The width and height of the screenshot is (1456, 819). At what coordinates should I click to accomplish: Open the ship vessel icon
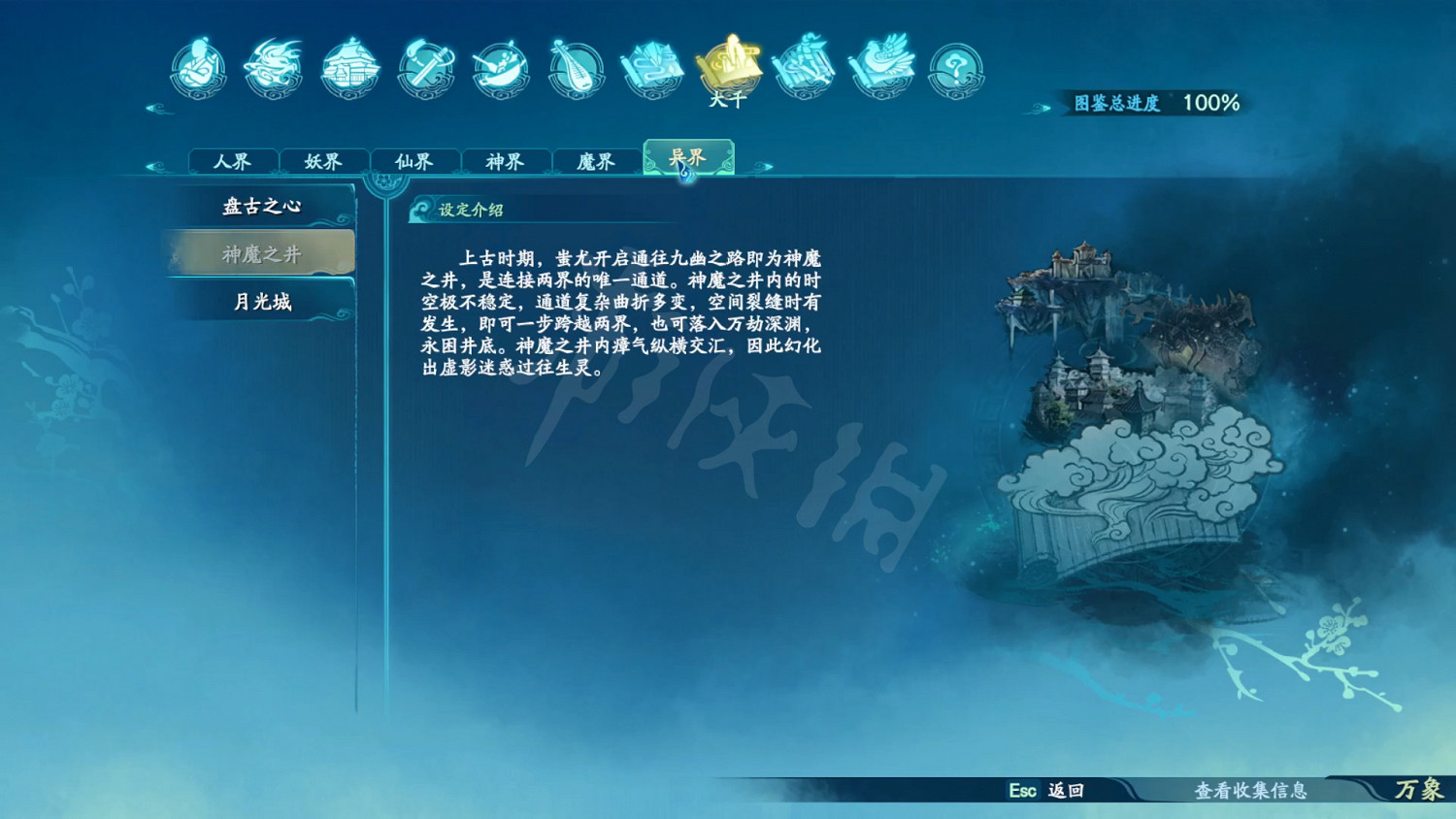(x=501, y=66)
